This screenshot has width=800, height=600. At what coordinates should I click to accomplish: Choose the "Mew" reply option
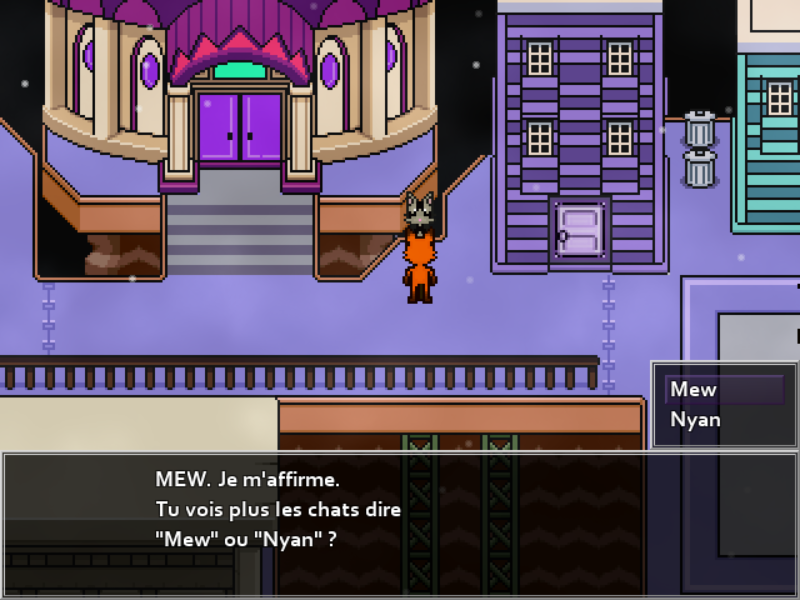tap(695, 390)
